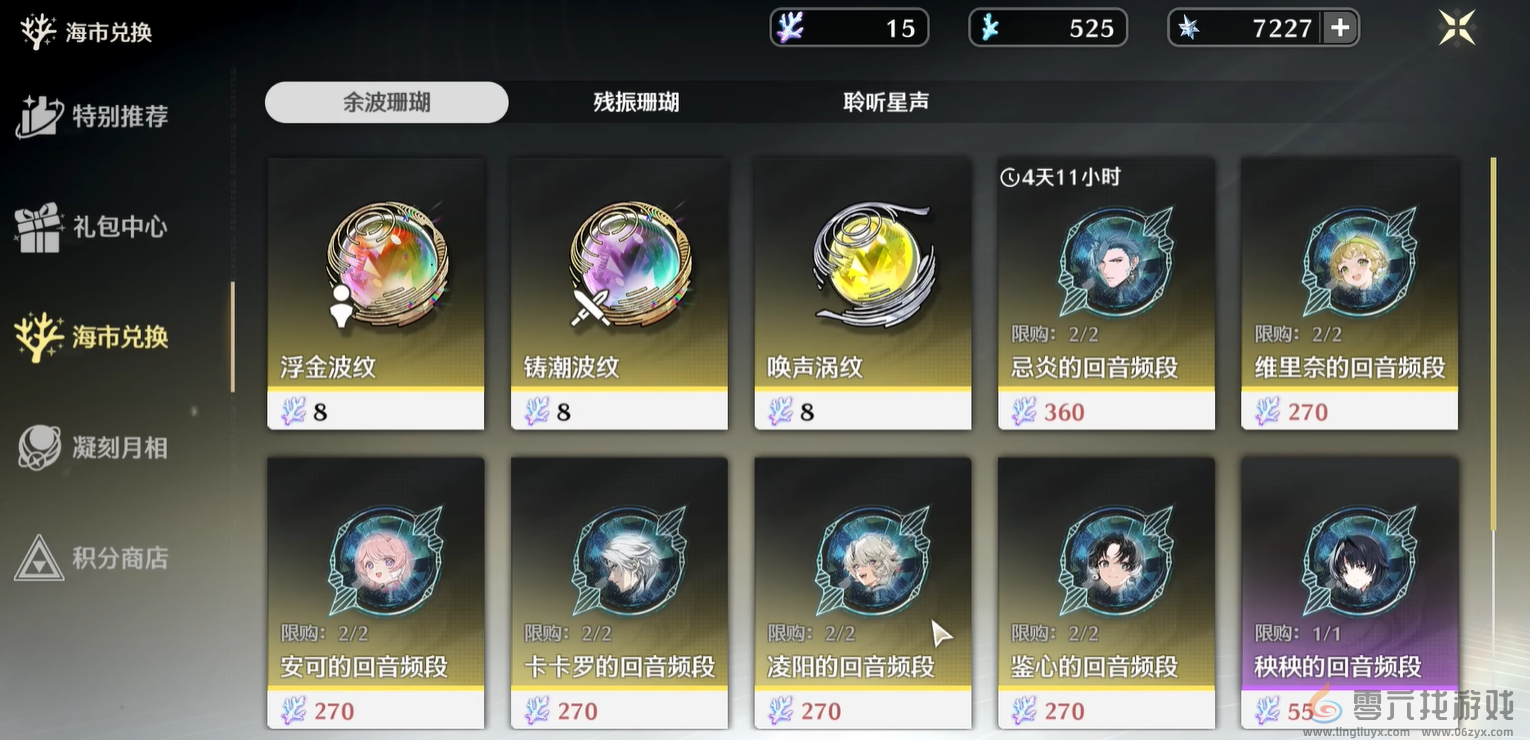This screenshot has width=1530, height=740.
Task: Select the 铸潮波纹 item card
Action: [618, 293]
